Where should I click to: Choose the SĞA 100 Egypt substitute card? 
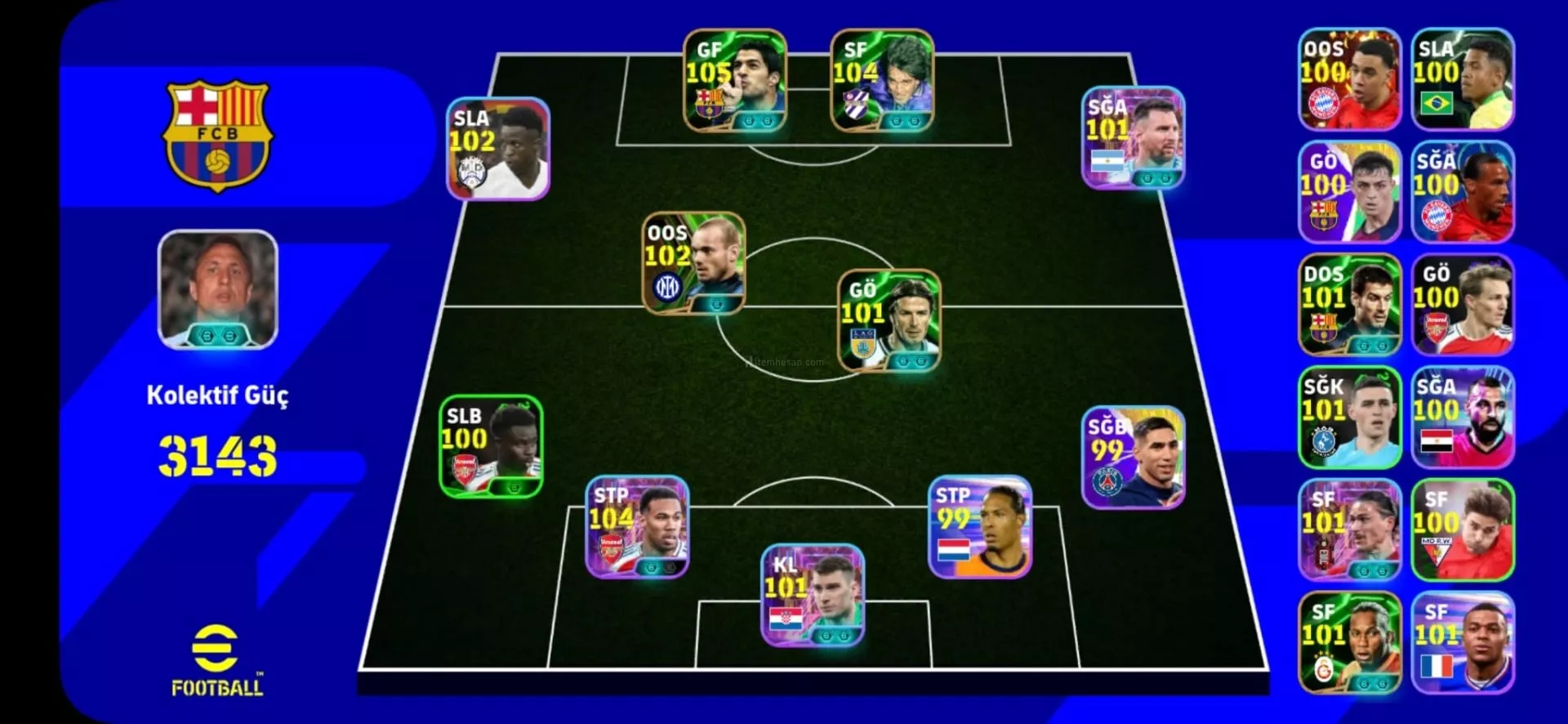(x=1463, y=418)
